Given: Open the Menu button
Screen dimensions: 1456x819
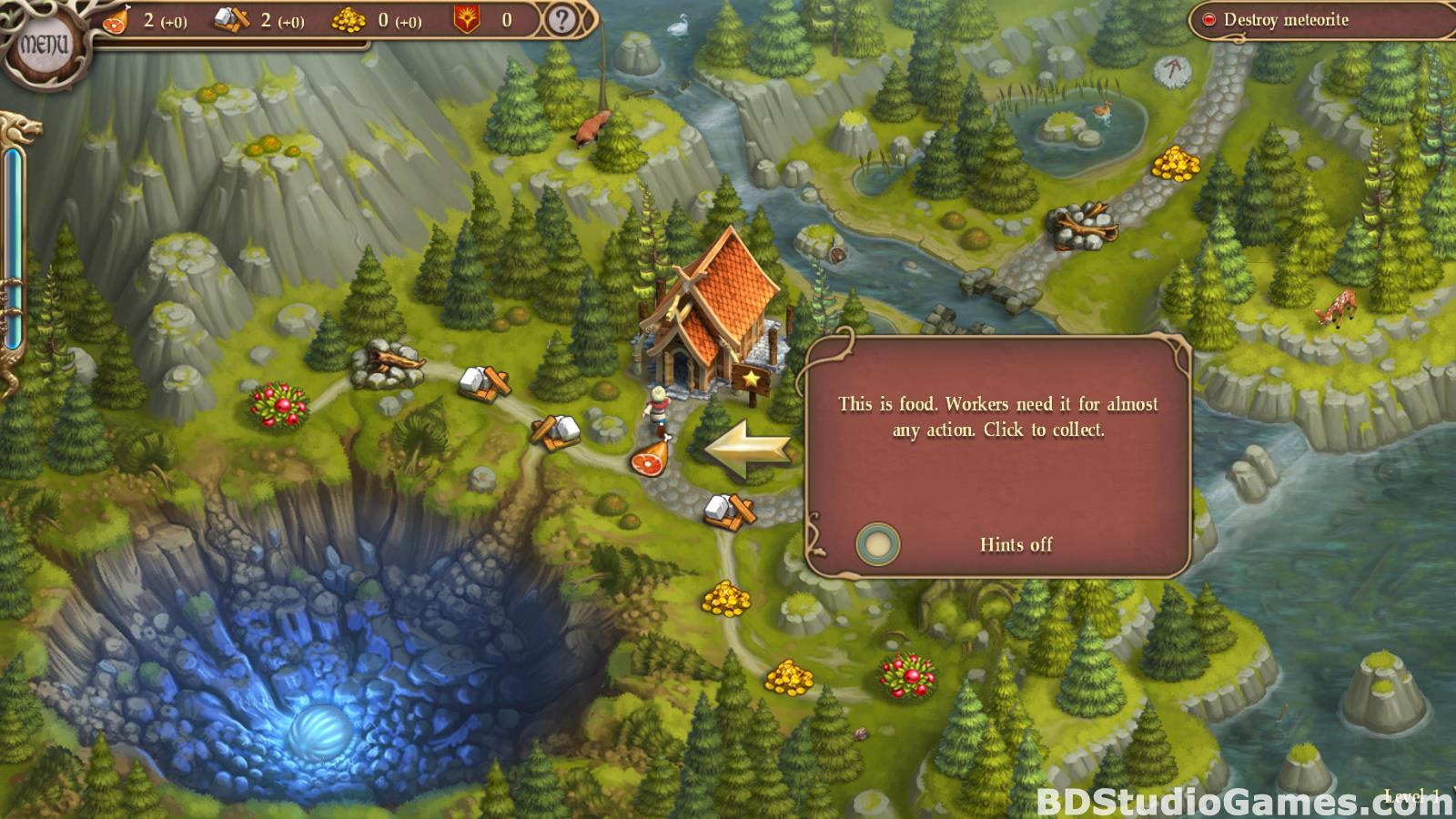Looking at the screenshot, I should tap(44, 44).
